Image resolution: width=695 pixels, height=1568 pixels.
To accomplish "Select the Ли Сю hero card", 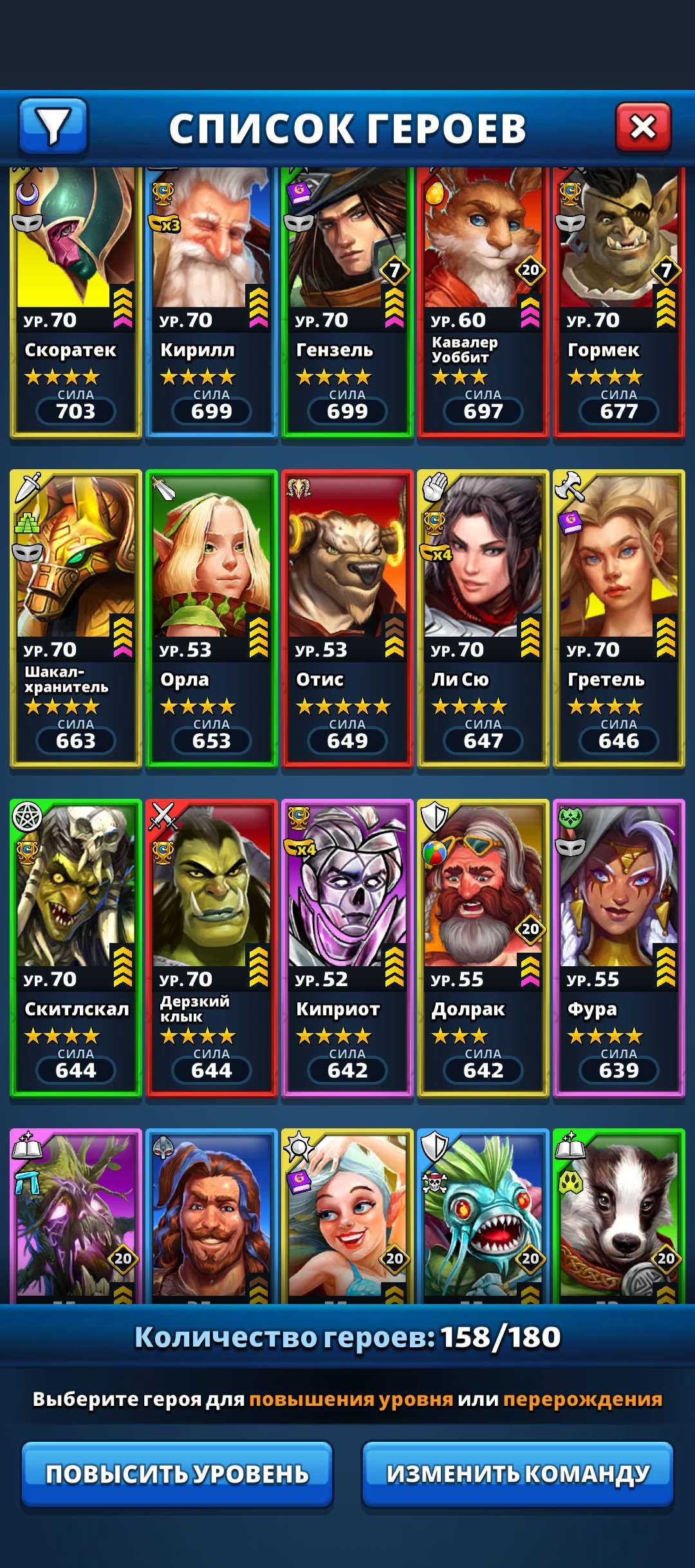I will click(x=483, y=618).
